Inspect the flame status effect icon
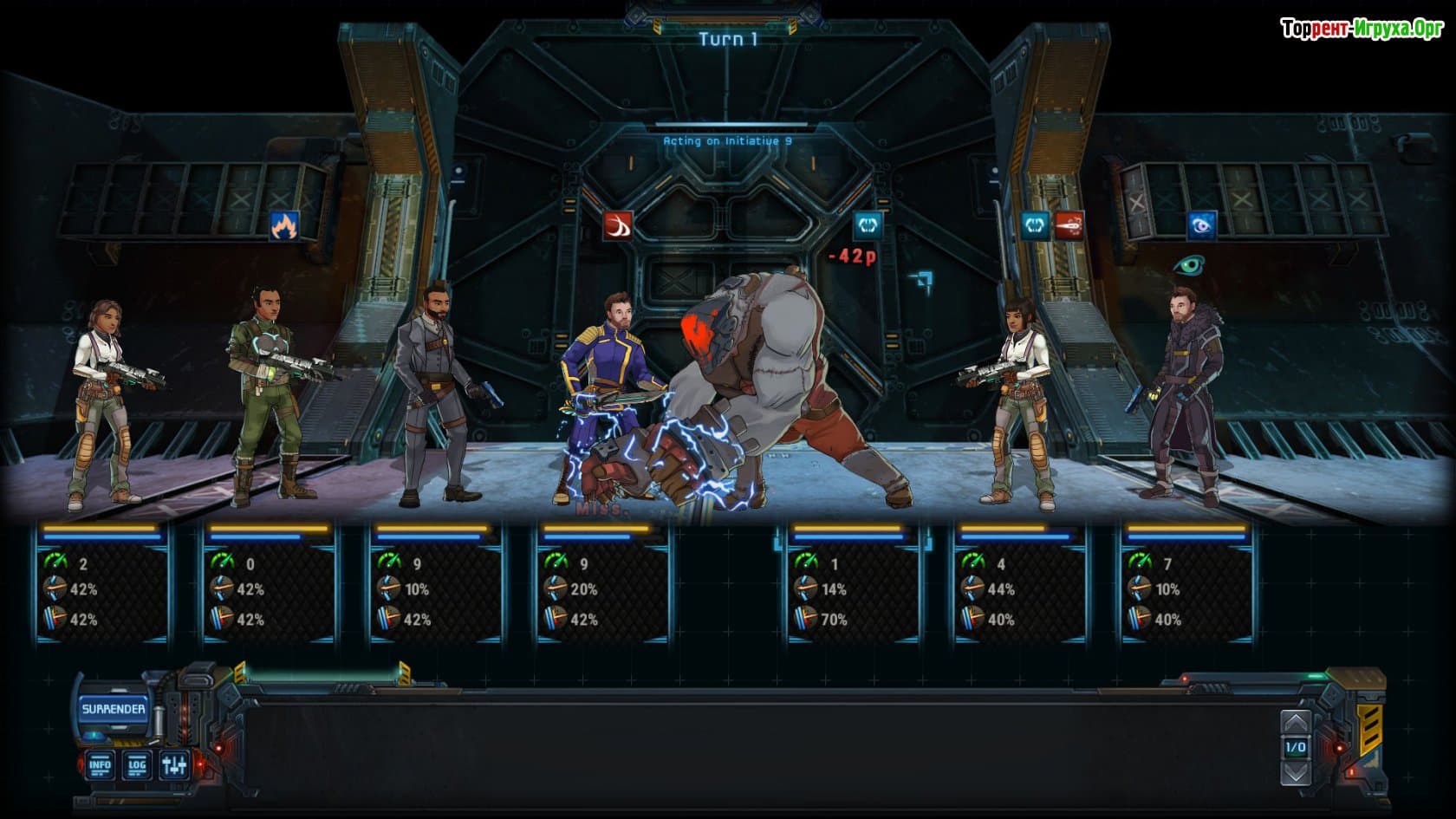Viewport: 1456px width, 819px height. [x=284, y=226]
